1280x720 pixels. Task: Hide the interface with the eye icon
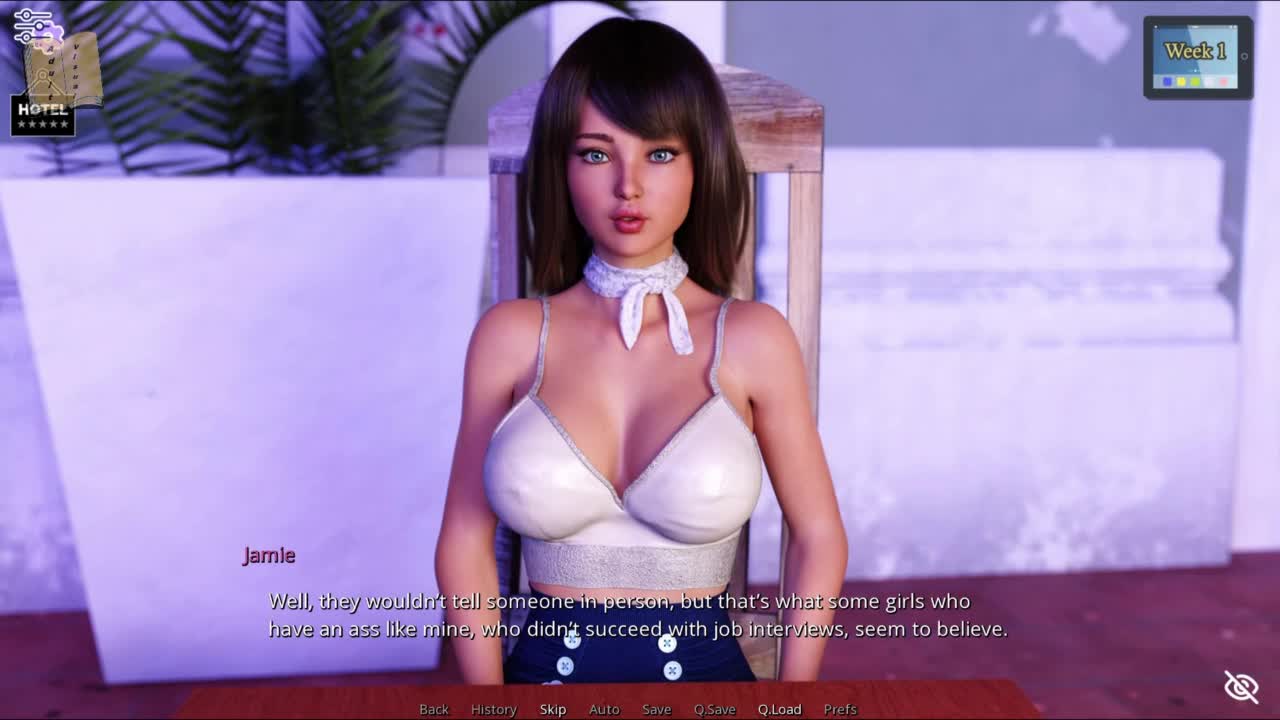tap(1241, 687)
